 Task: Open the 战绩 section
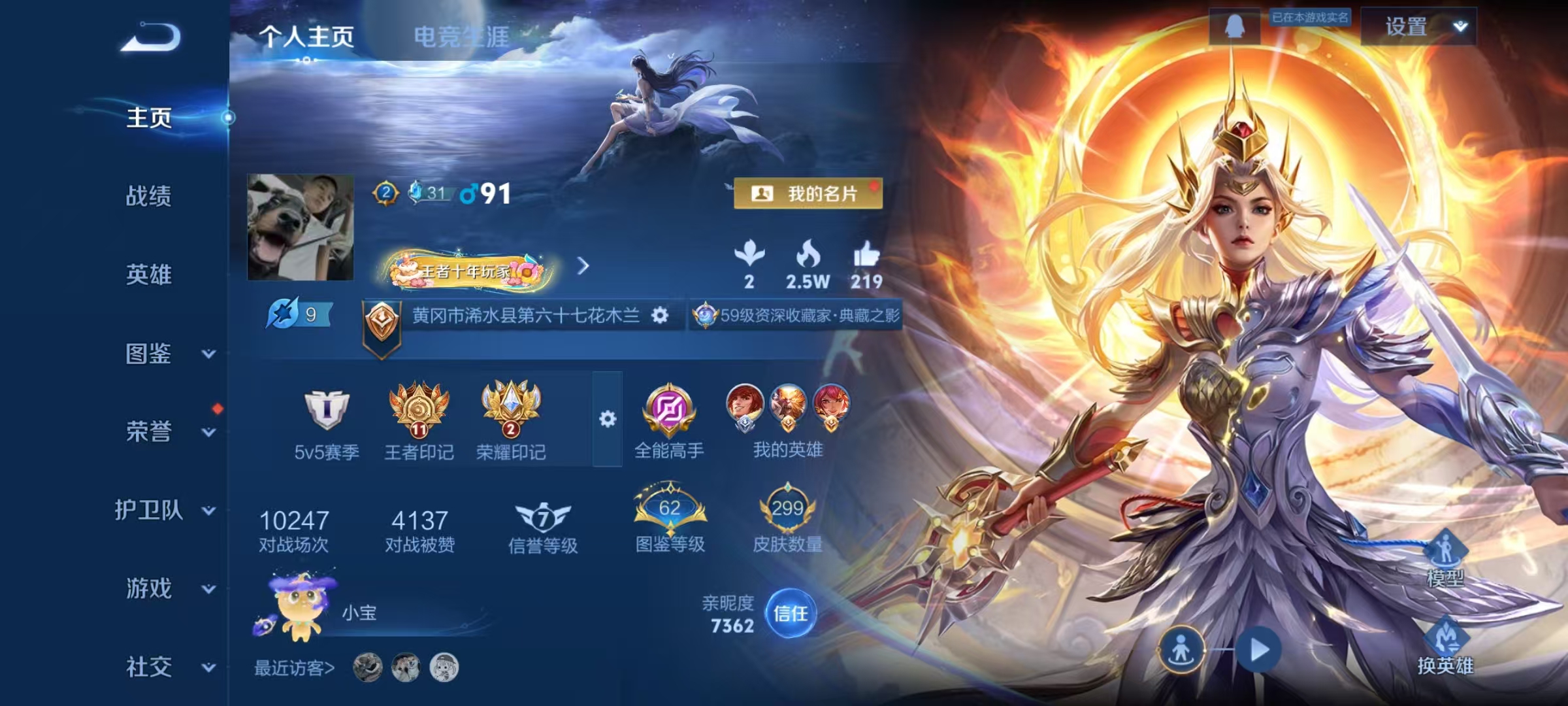click(149, 196)
